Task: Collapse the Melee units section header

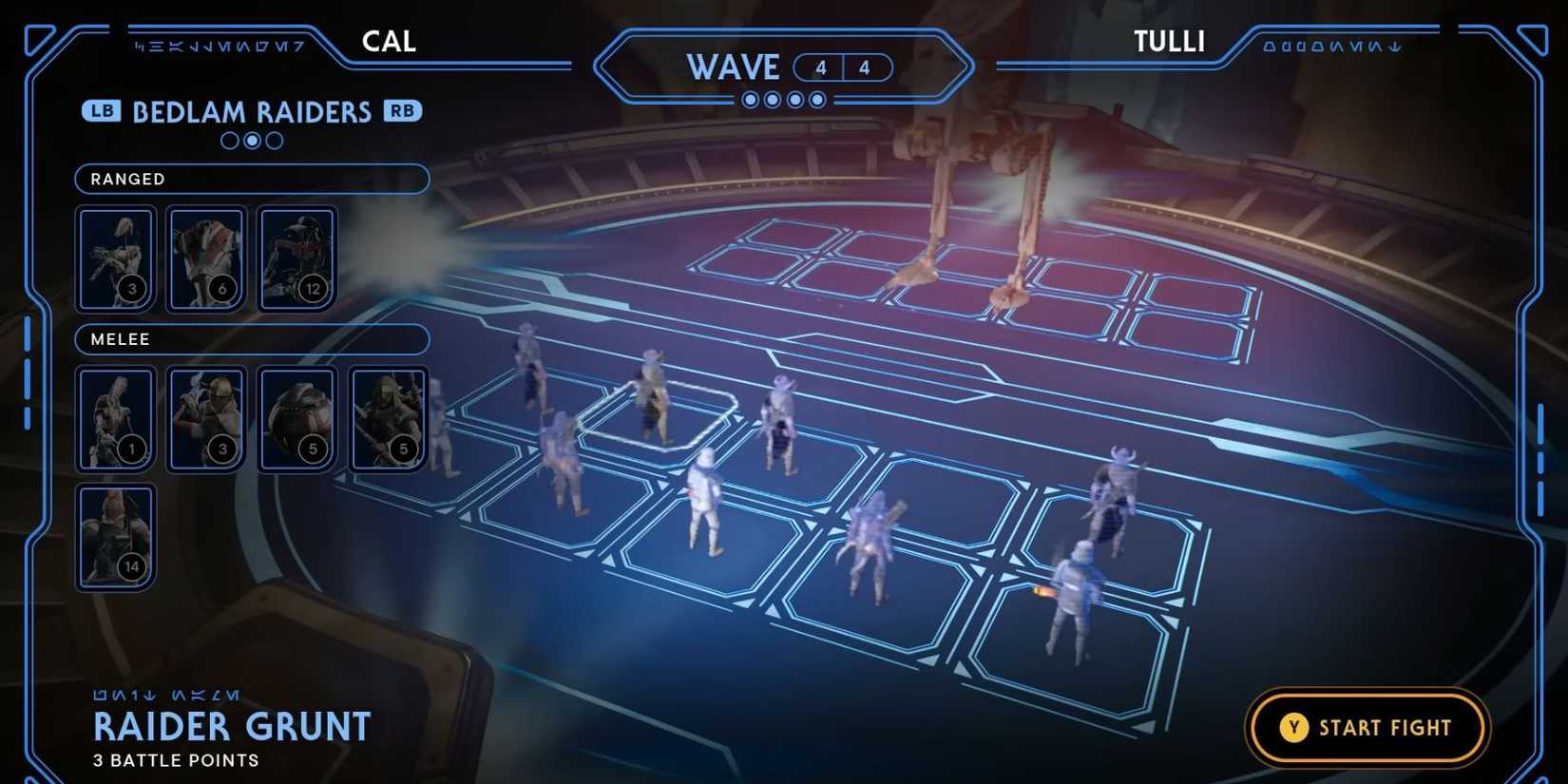Action: coord(252,339)
